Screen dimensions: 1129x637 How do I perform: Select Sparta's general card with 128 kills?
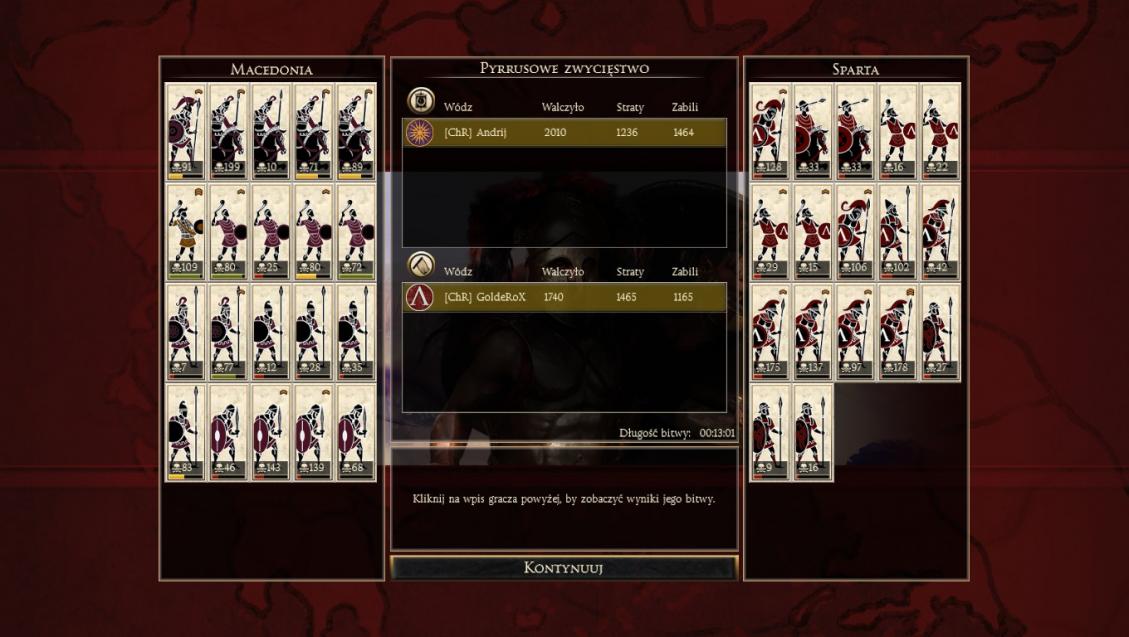pyautogui.click(x=771, y=131)
